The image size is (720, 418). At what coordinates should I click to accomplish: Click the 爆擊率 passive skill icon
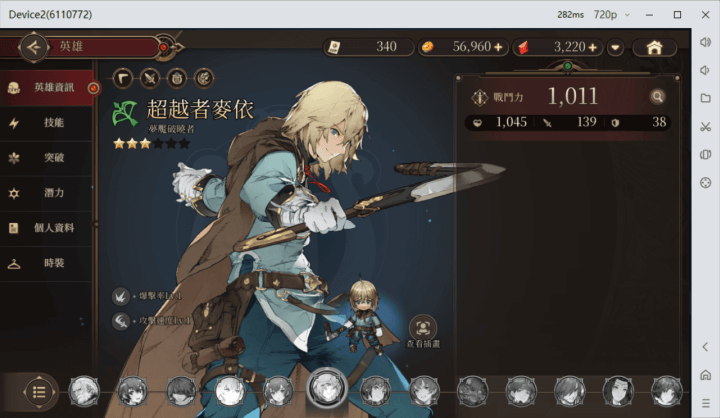click(x=121, y=296)
